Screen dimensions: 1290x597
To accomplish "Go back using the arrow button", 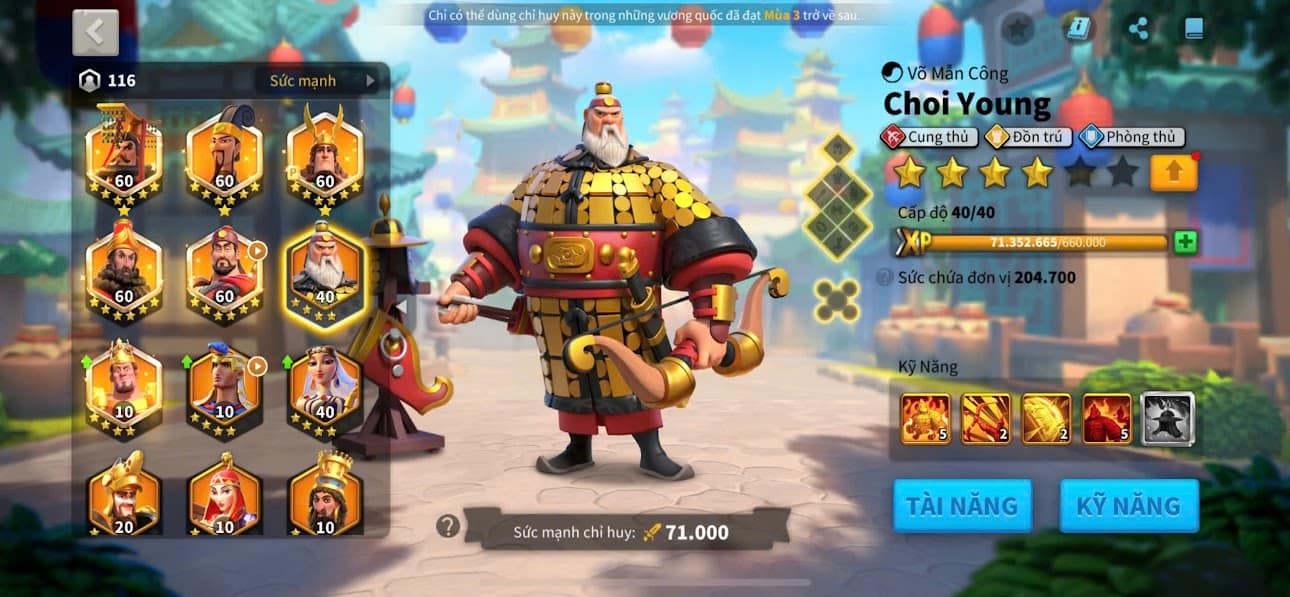I will pos(95,32).
